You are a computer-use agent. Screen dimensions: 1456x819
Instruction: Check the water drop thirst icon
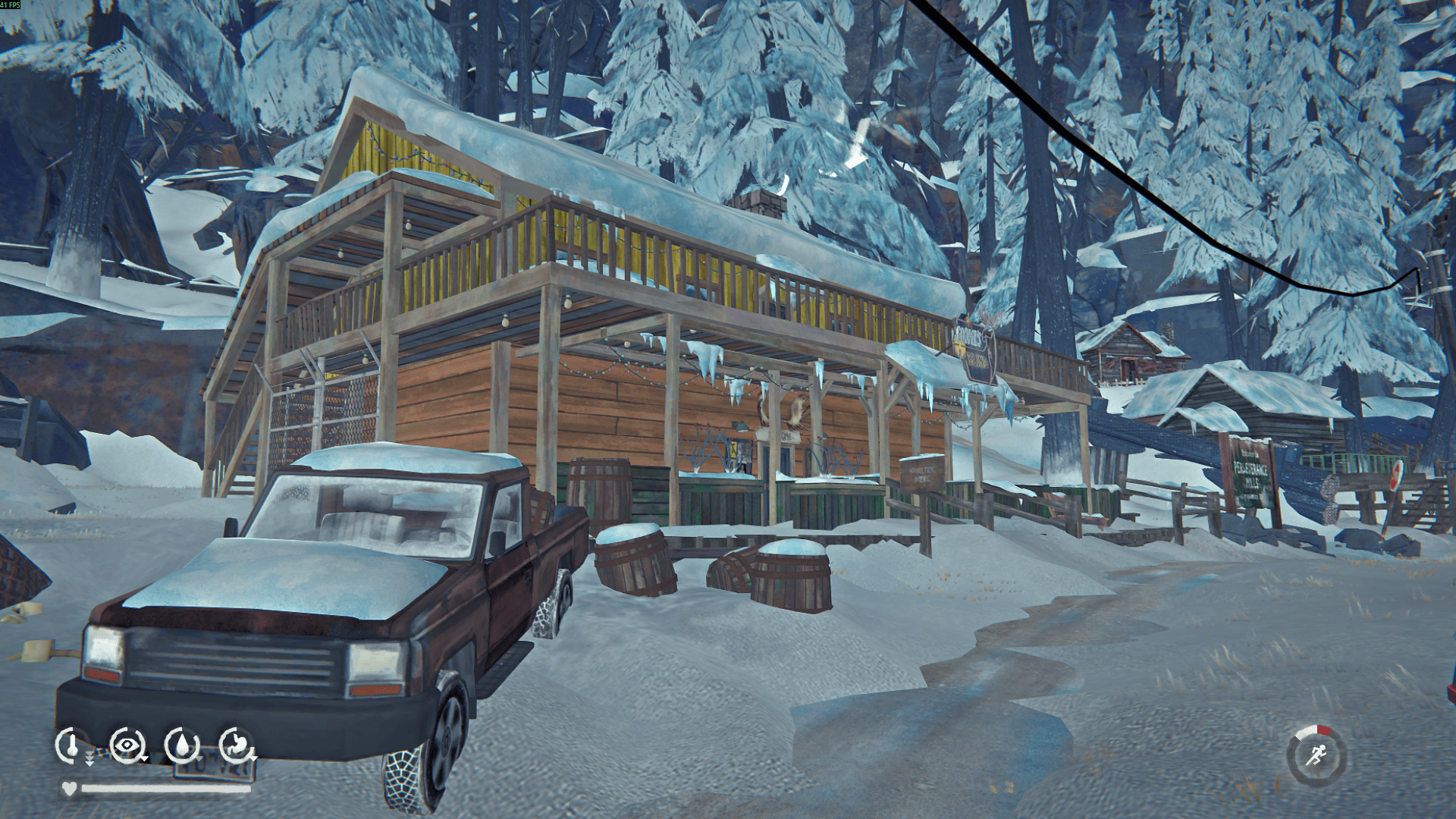point(182,745)
